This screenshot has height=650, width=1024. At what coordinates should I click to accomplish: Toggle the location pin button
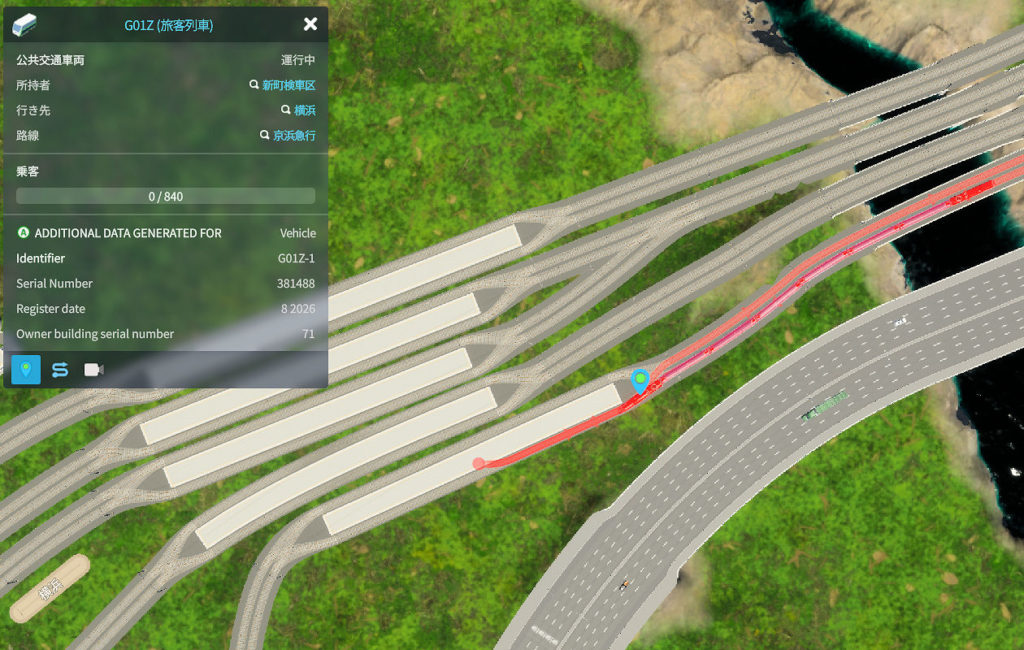26,370
